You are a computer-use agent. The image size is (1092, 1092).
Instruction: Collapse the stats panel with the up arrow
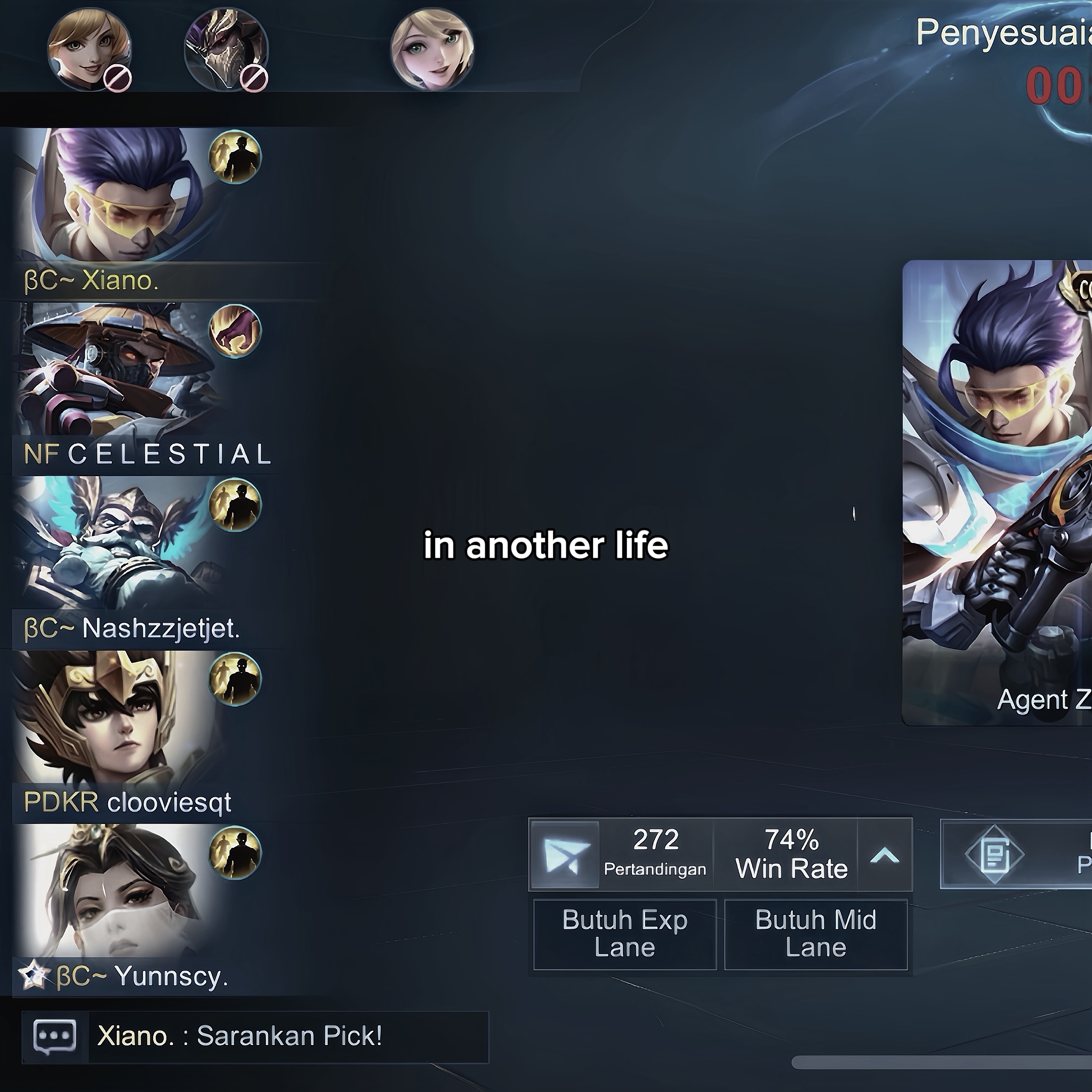[885, 855]
